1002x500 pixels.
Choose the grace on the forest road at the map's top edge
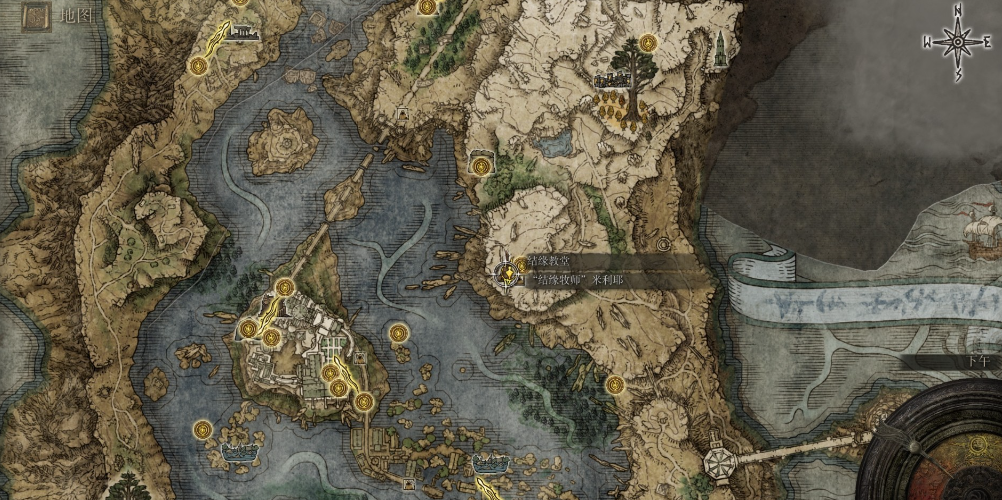point(427,7)
